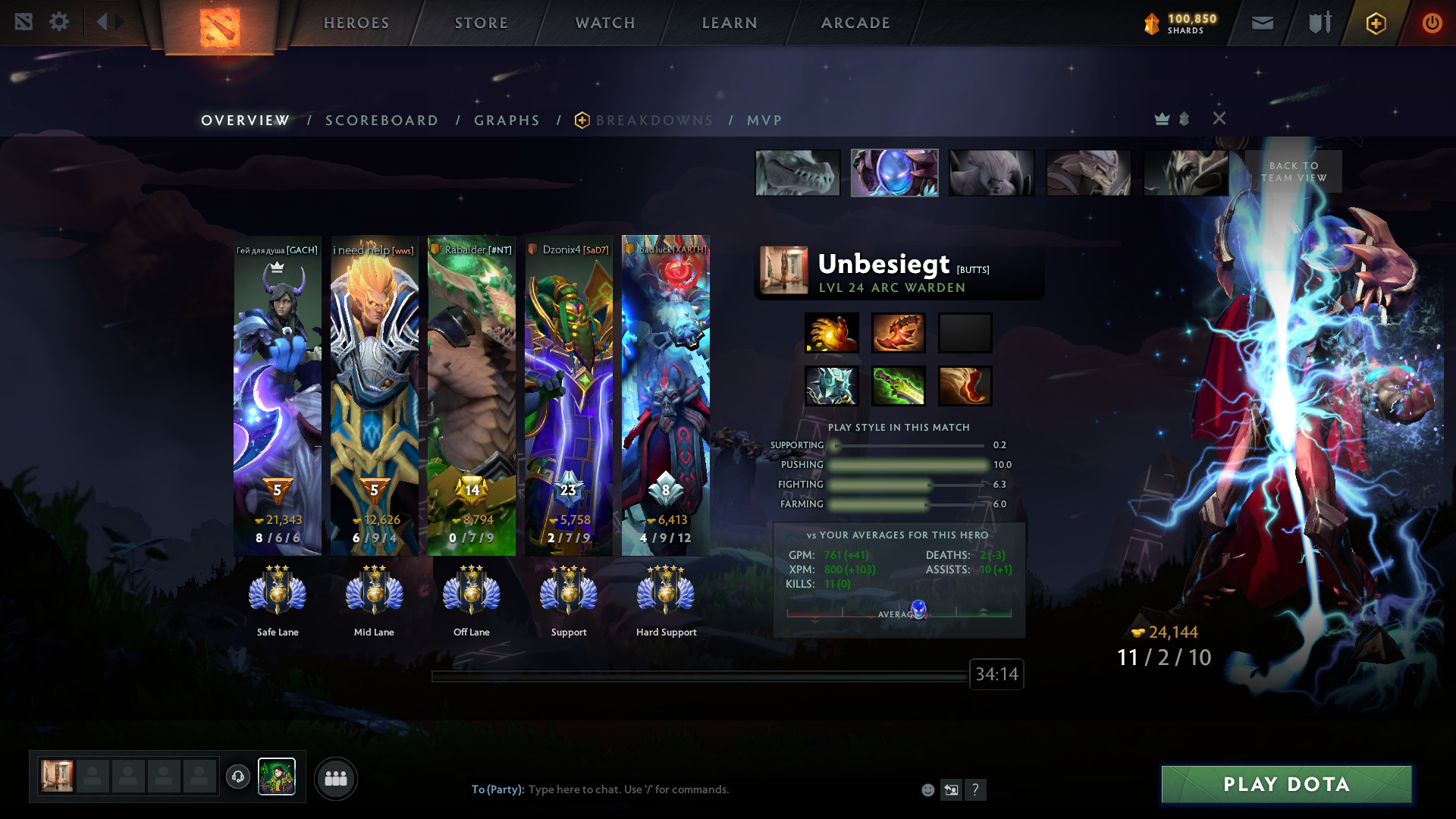This screenshot has width=1456, height=819.
Task: Open the party members group button
Action: tap(335, 779)
